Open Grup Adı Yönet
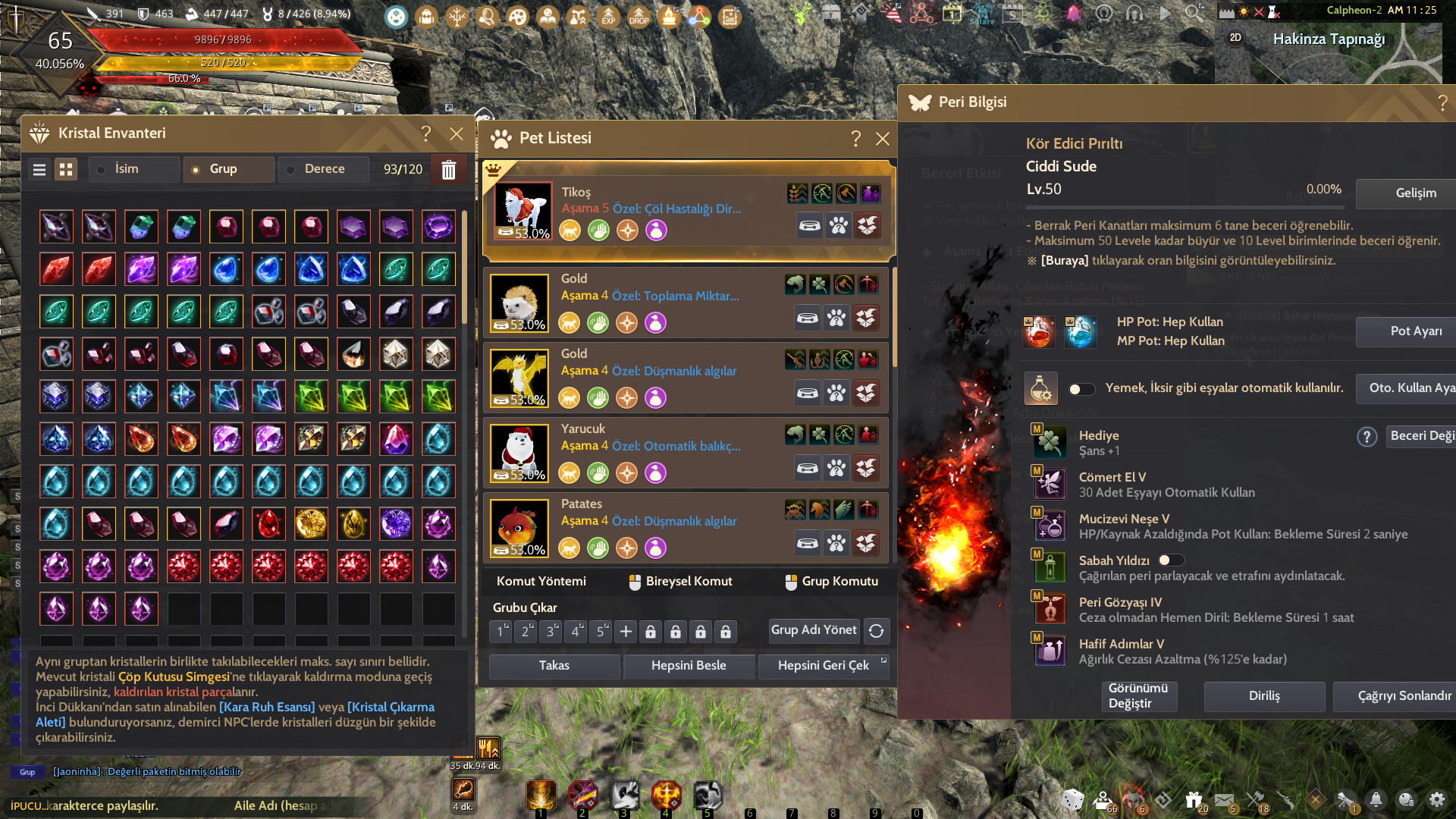 click(813, 630)
